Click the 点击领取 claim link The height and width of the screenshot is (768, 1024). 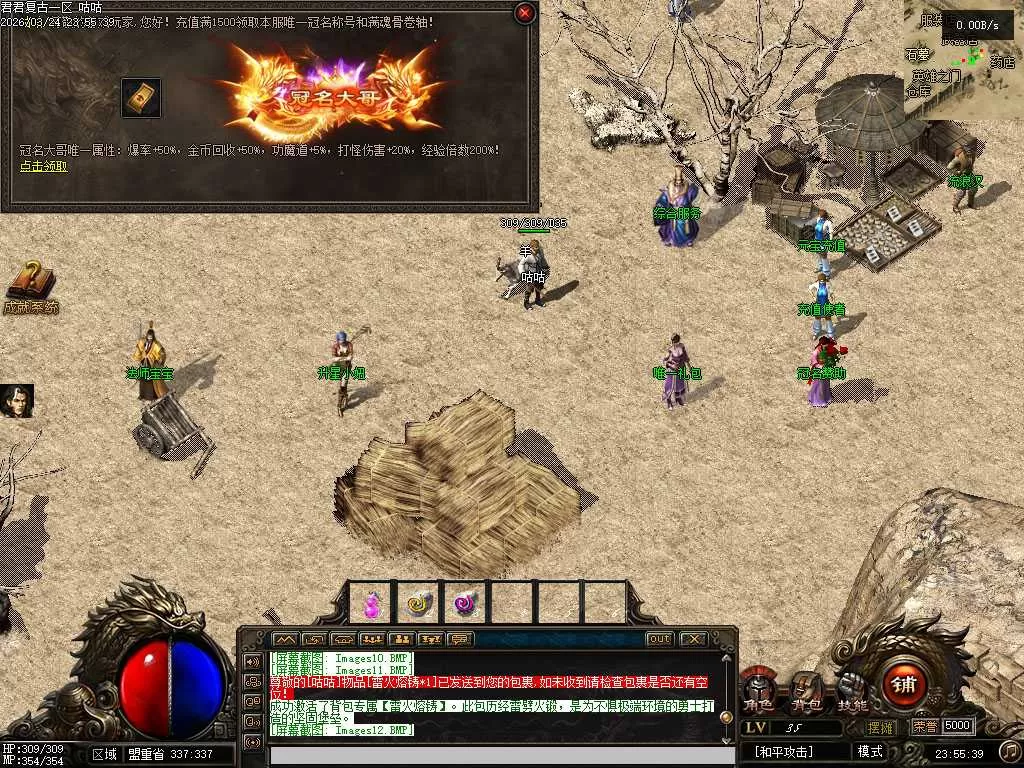(44, 166)
